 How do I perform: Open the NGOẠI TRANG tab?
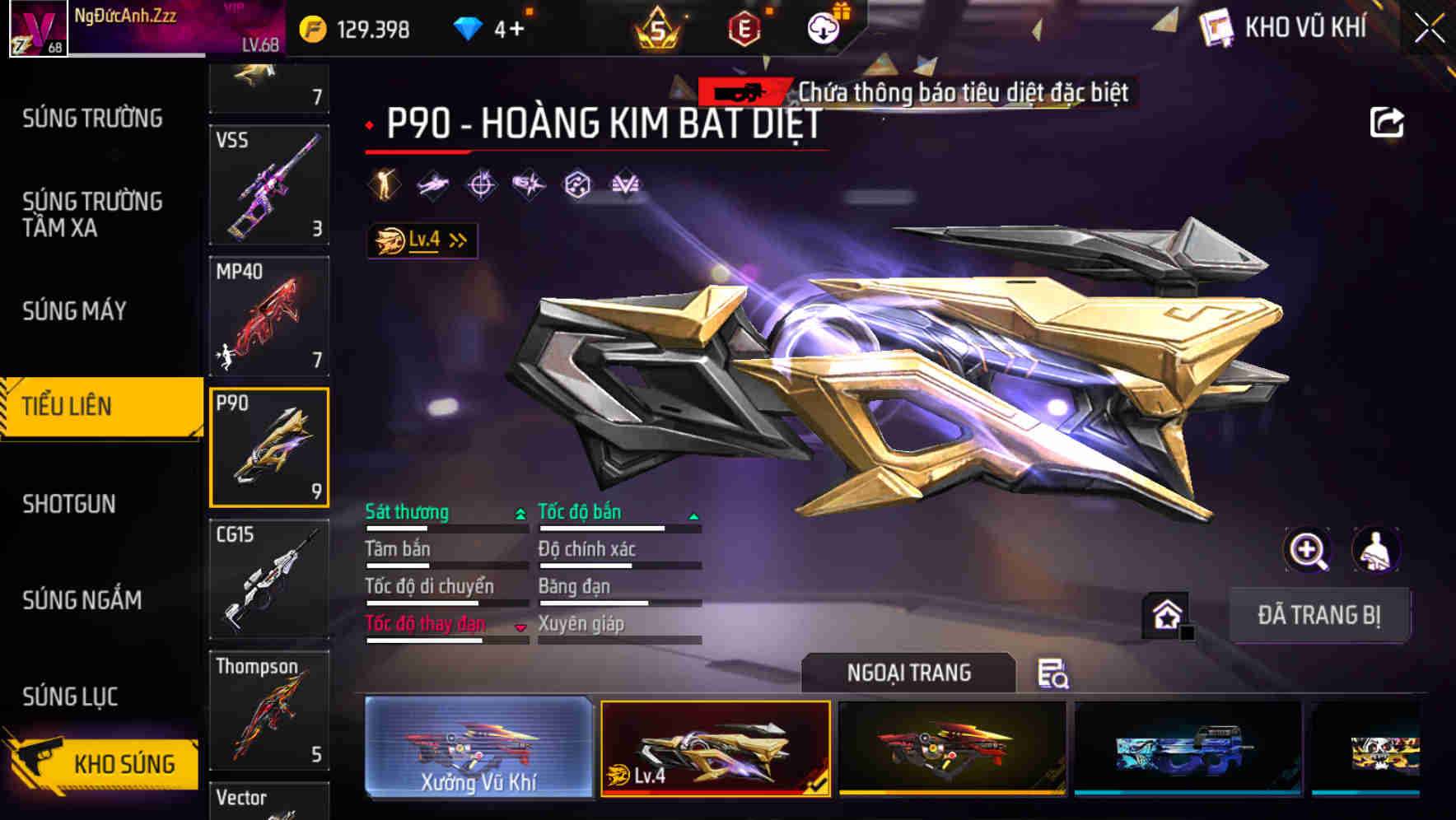pyautogui.click(x=910, y=673)
